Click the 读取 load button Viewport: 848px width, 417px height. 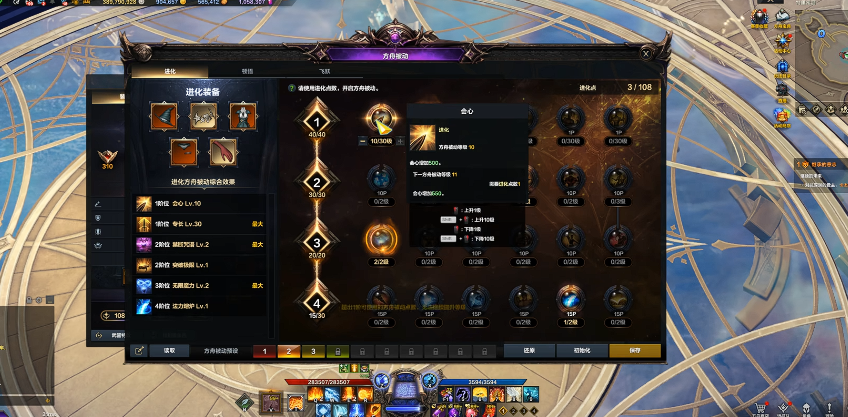click(x=169, y=351)
